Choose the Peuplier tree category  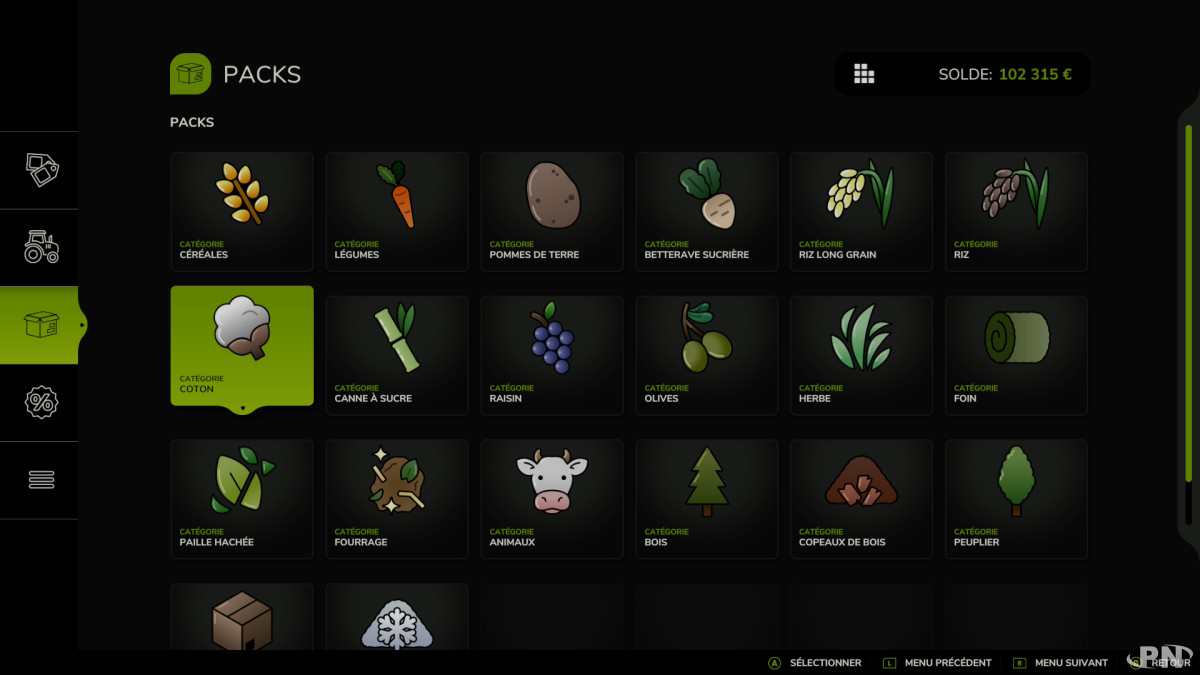click(x=1016, y=499)
